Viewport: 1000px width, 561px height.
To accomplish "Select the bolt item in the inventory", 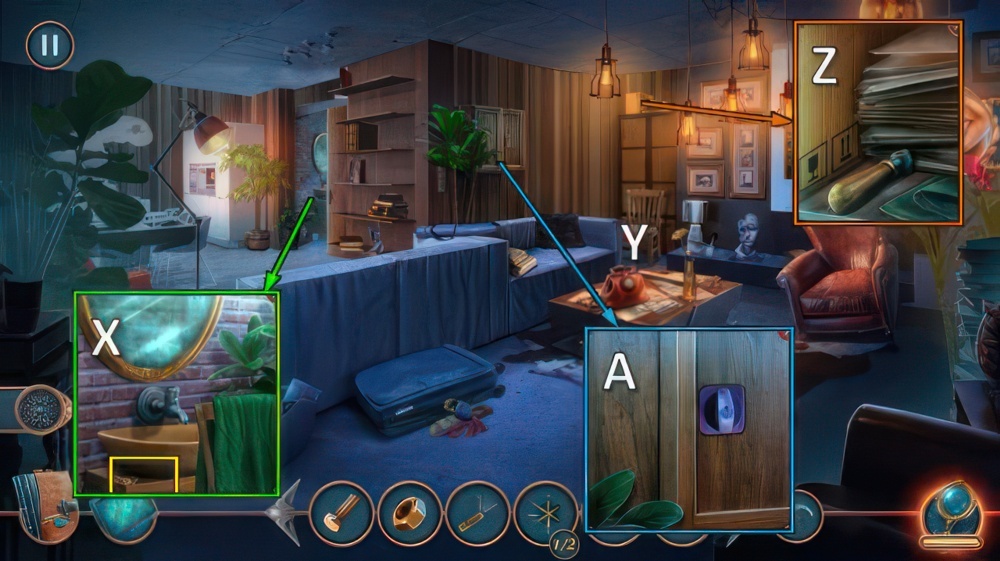I will [342, 514].
